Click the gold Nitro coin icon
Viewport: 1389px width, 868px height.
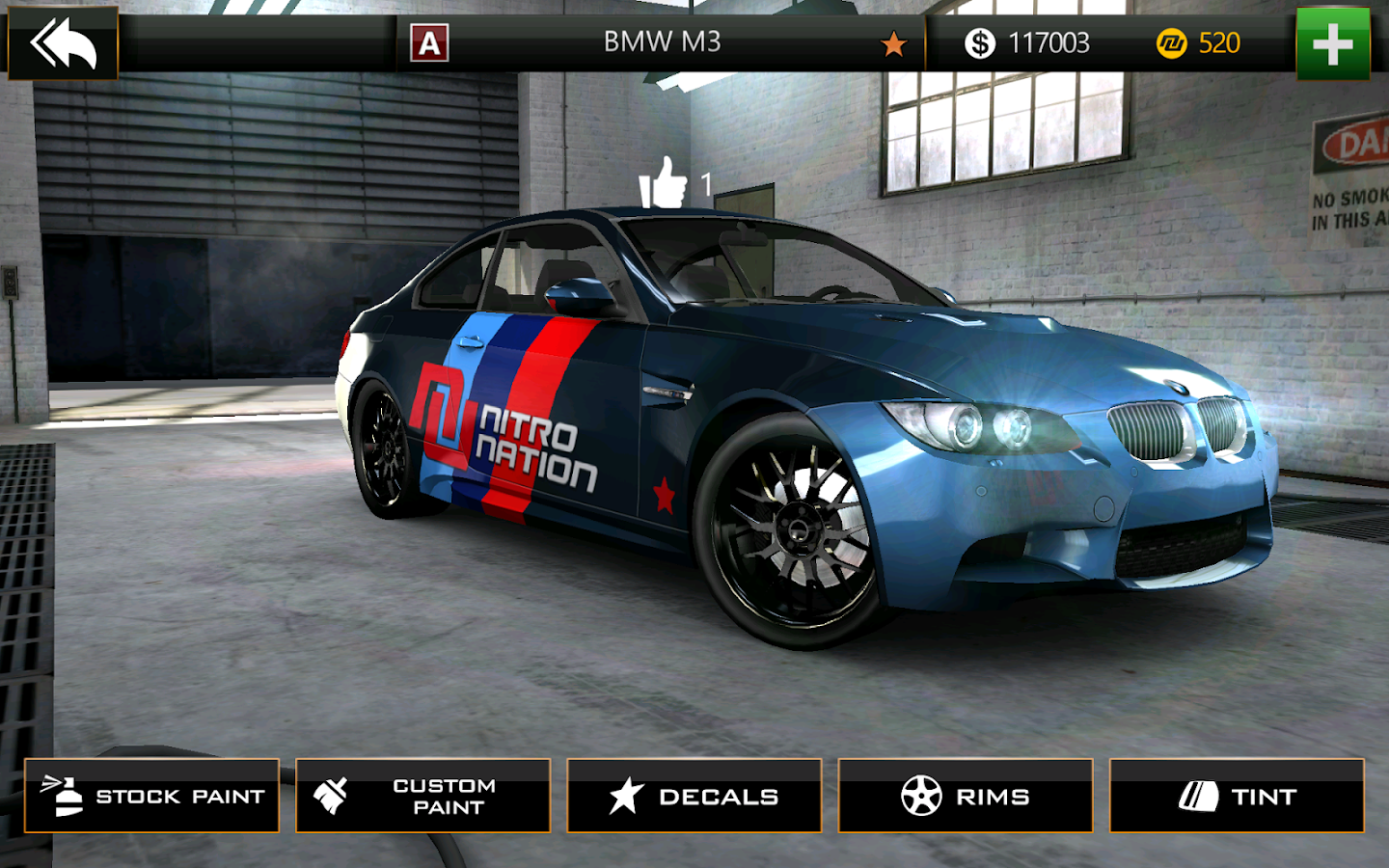[1170, 42]
